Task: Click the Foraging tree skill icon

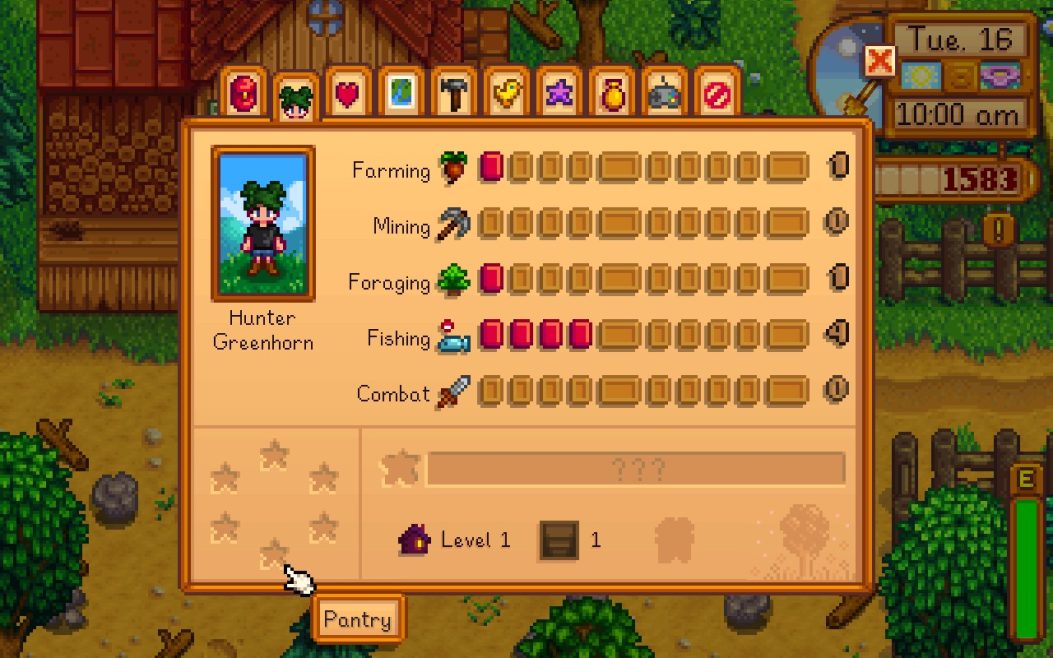Action: coord(453,280)
